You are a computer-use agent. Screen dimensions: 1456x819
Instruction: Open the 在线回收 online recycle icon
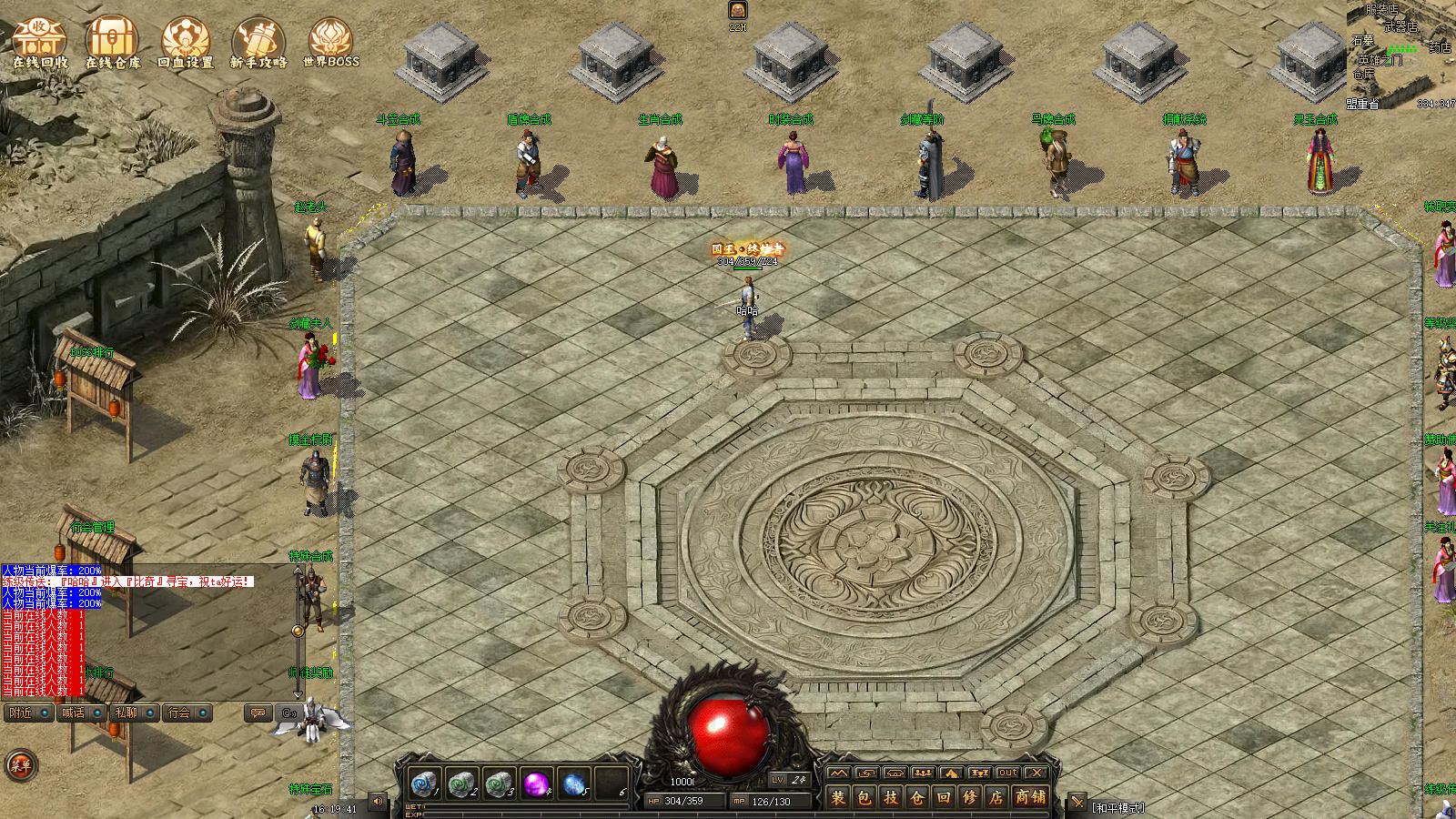[40, 42]
